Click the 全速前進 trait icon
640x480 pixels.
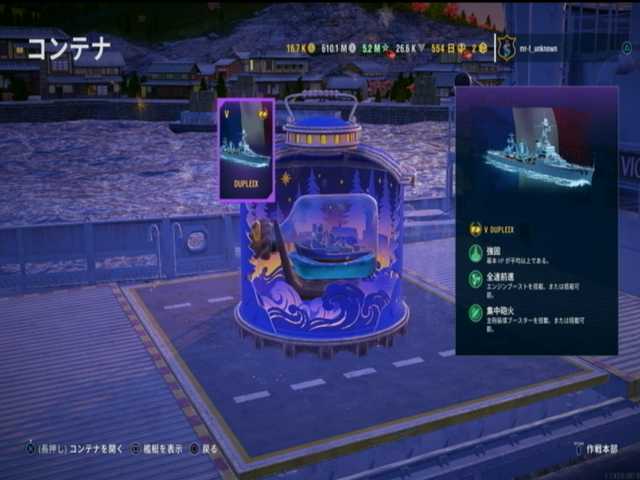coord(476,282)
